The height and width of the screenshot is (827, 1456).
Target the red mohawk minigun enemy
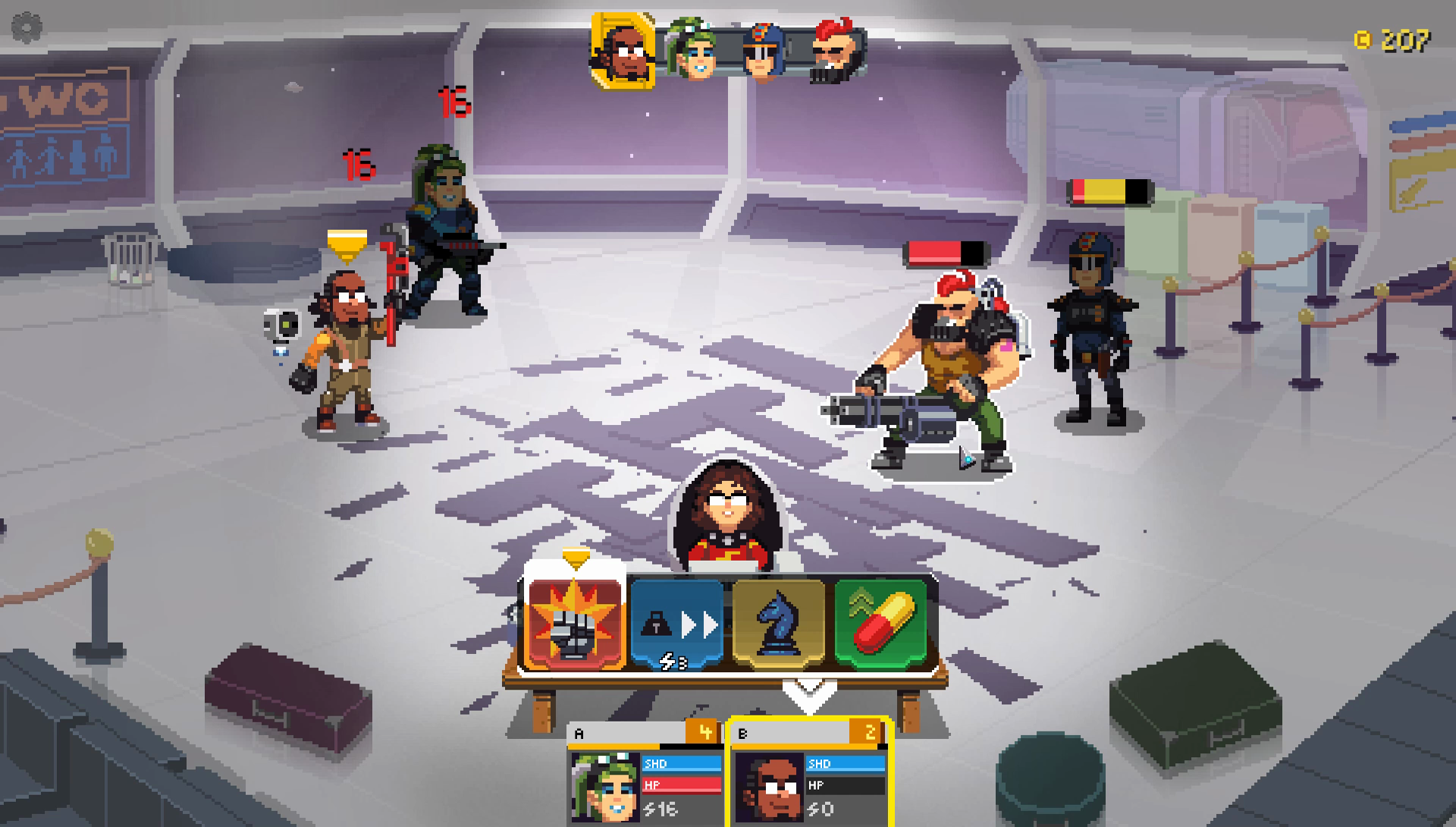(945, 373)
